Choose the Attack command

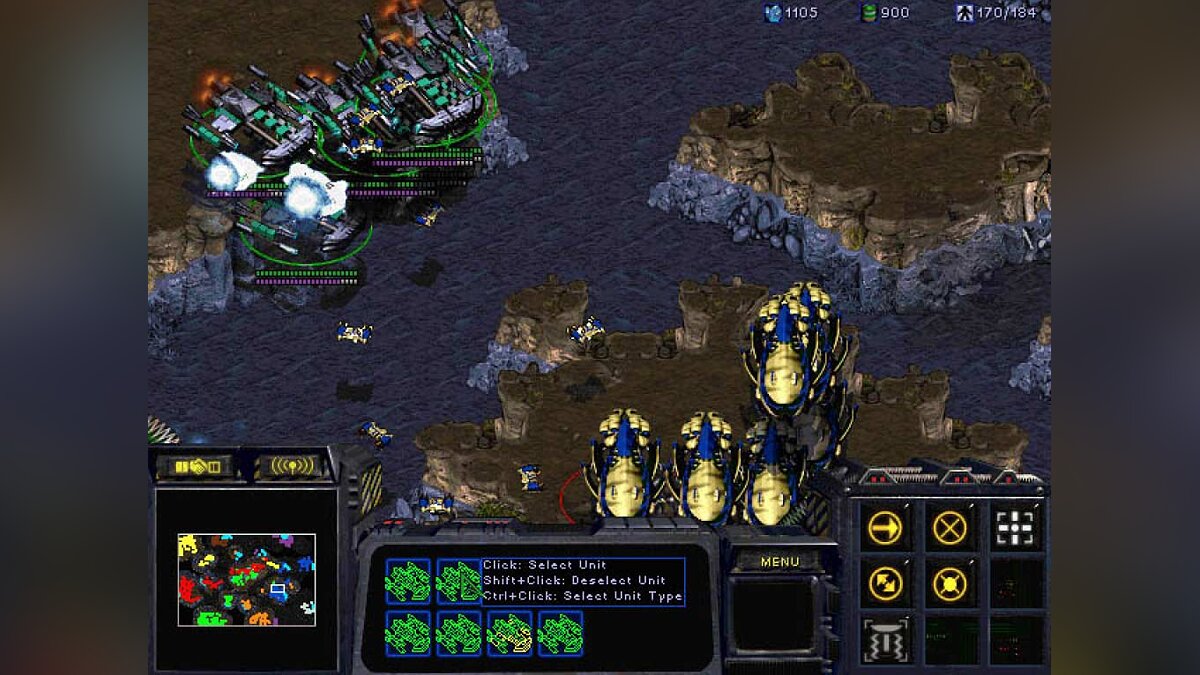point(1015,527)
